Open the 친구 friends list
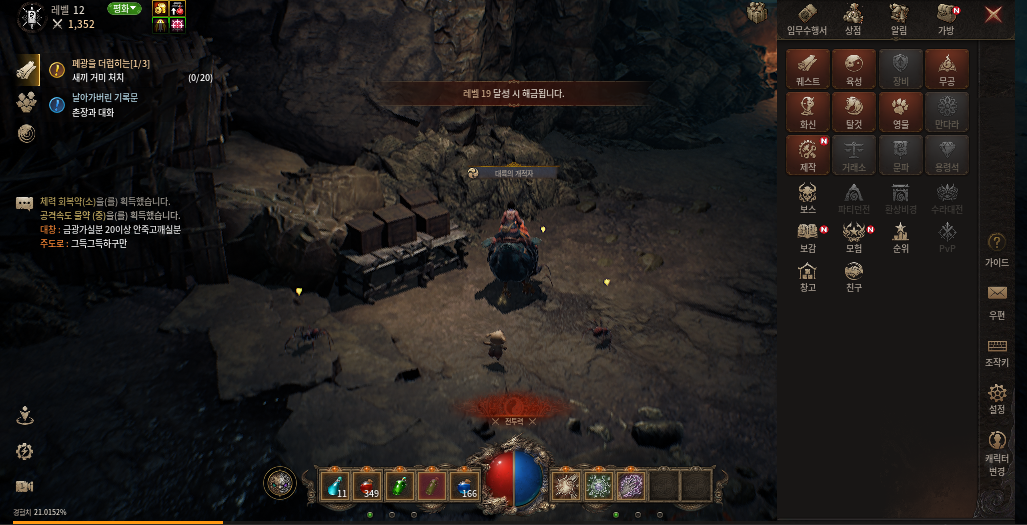Screen dimensions: 1027x525 pyautogui.click(x=854, y=275)
